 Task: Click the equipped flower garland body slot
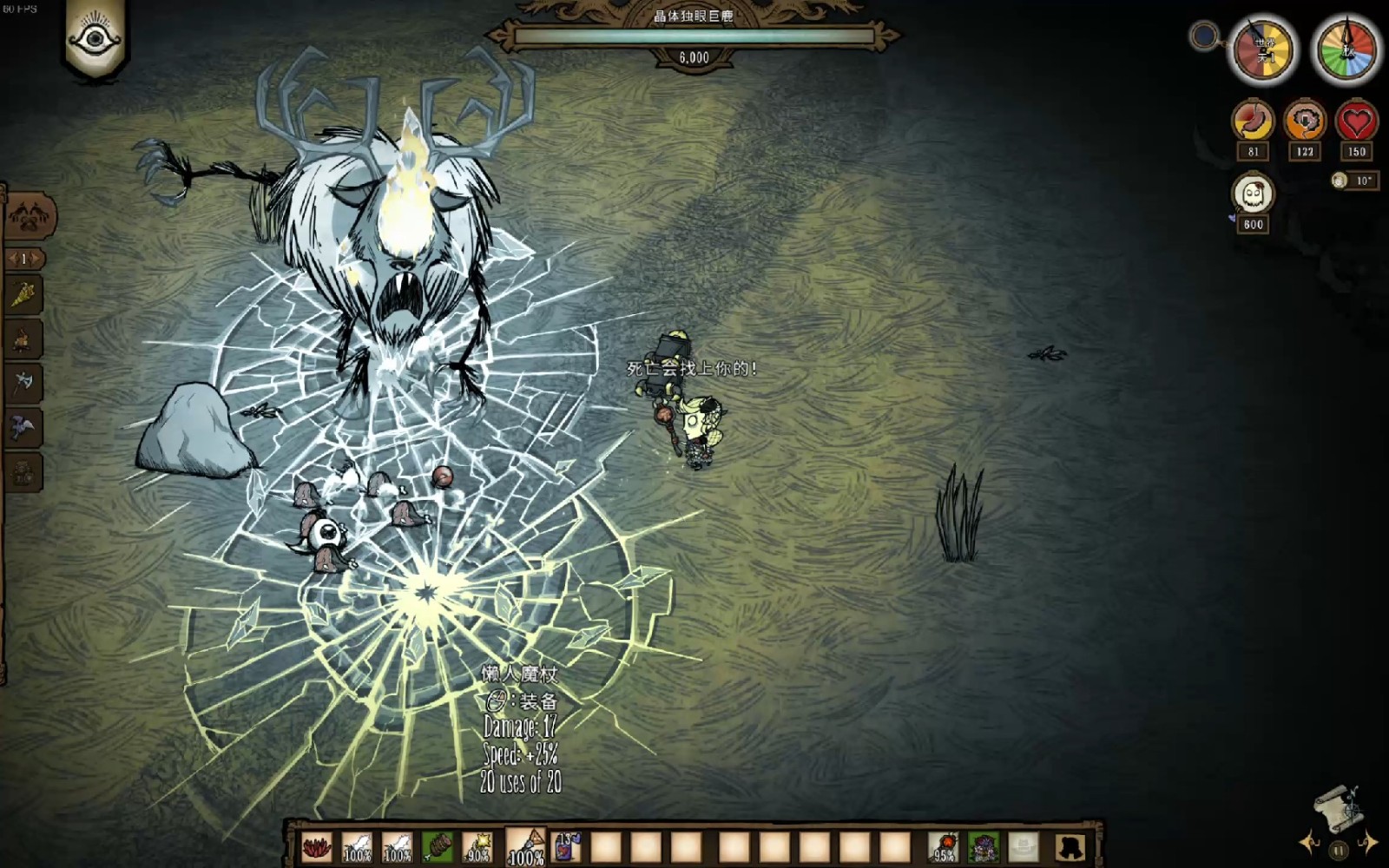coord(984,846)
